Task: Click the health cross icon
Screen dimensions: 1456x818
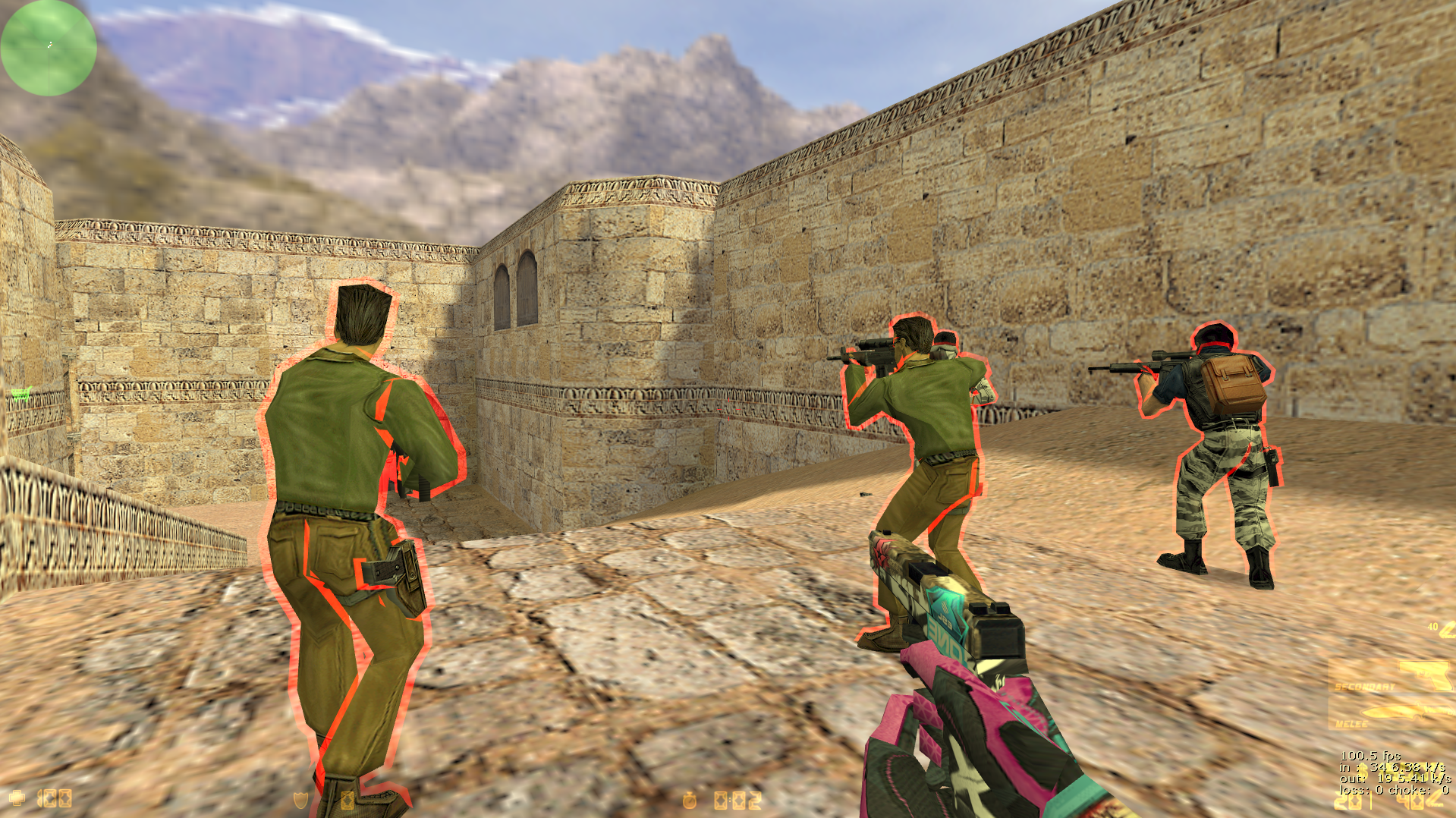Action: coord(17,798)
